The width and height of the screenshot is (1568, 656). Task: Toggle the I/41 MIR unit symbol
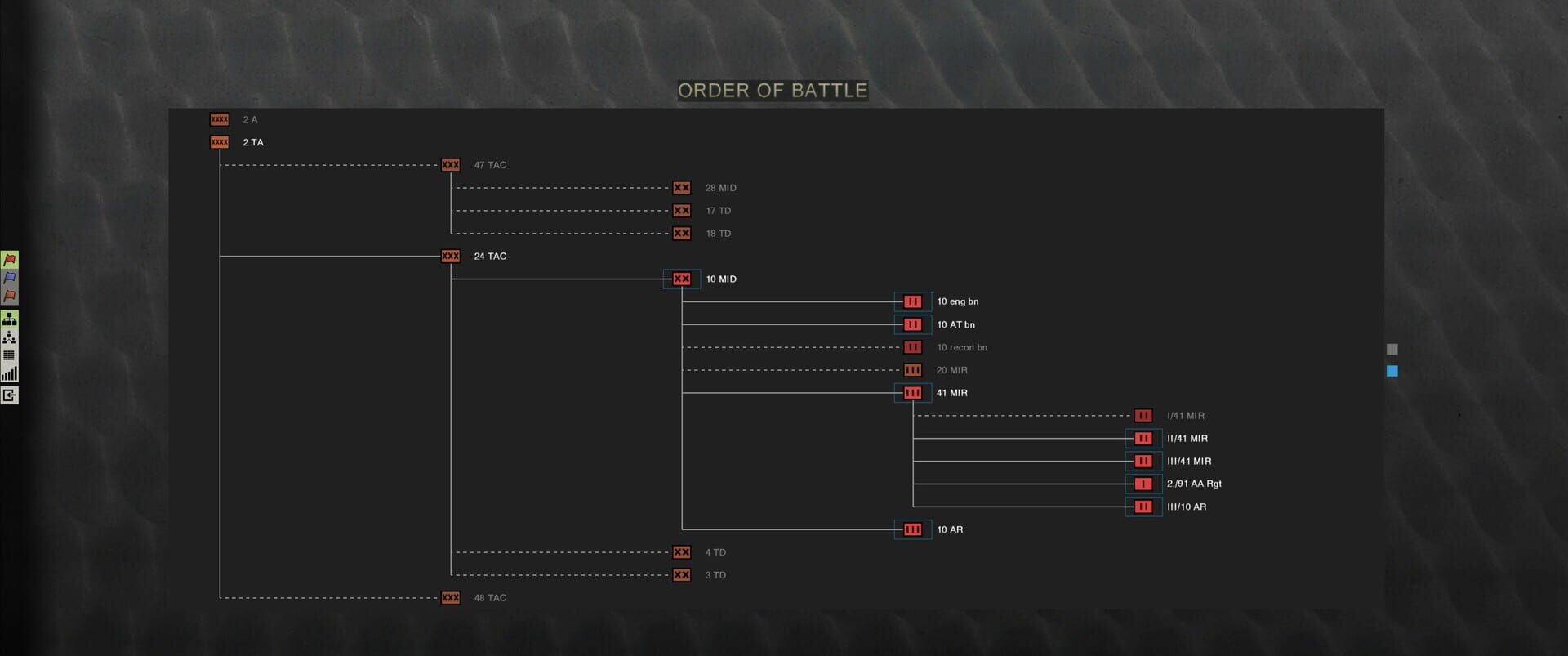1143,415
